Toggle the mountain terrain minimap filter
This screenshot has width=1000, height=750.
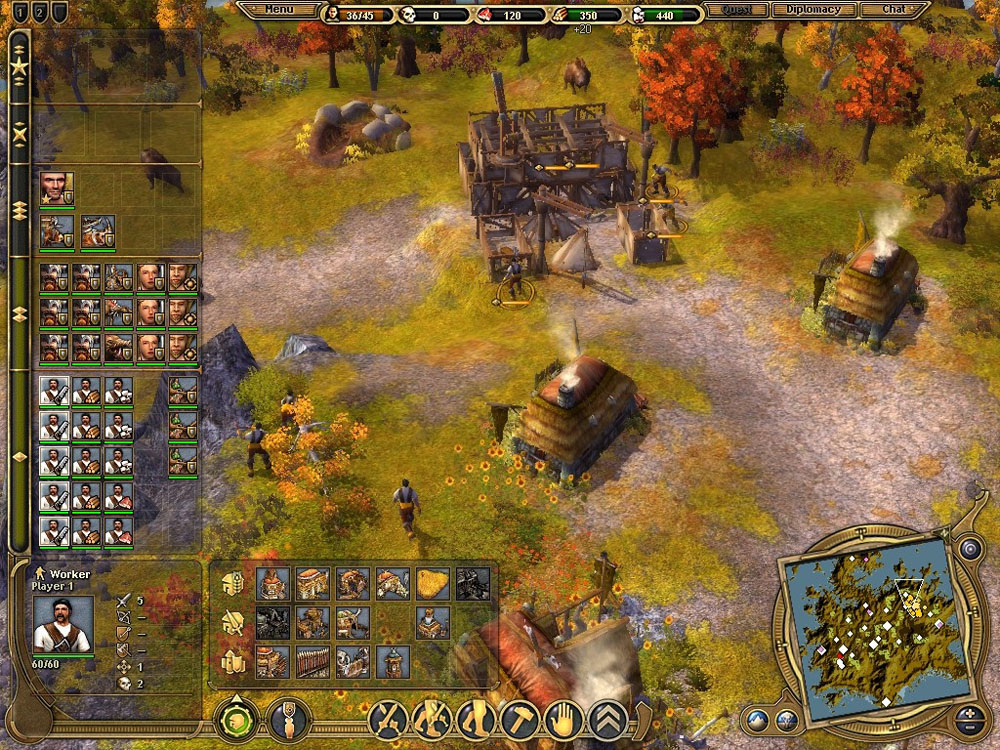(758, 719)
